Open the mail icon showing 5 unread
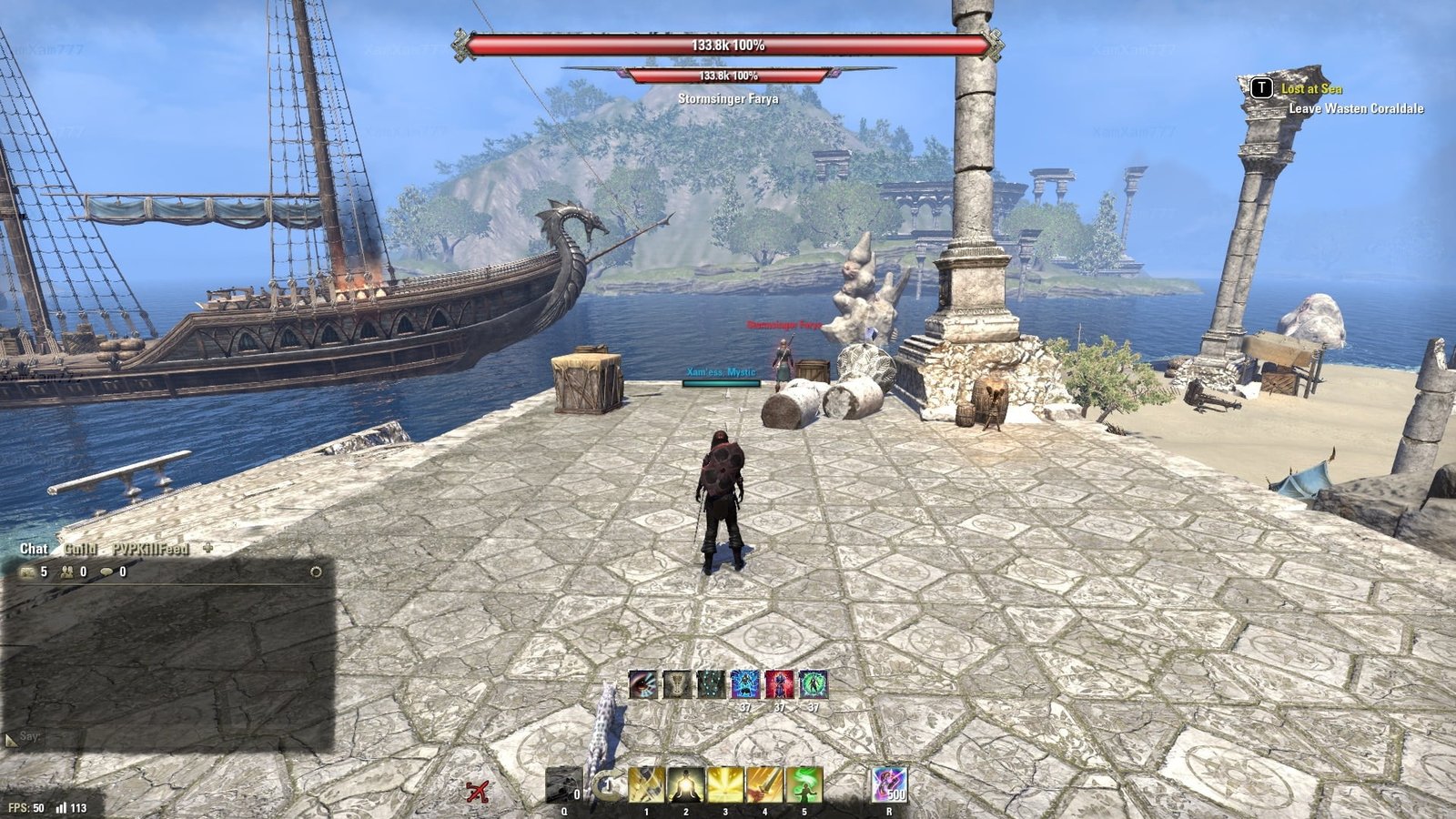The image size is (1456, 819). point(28,571)
